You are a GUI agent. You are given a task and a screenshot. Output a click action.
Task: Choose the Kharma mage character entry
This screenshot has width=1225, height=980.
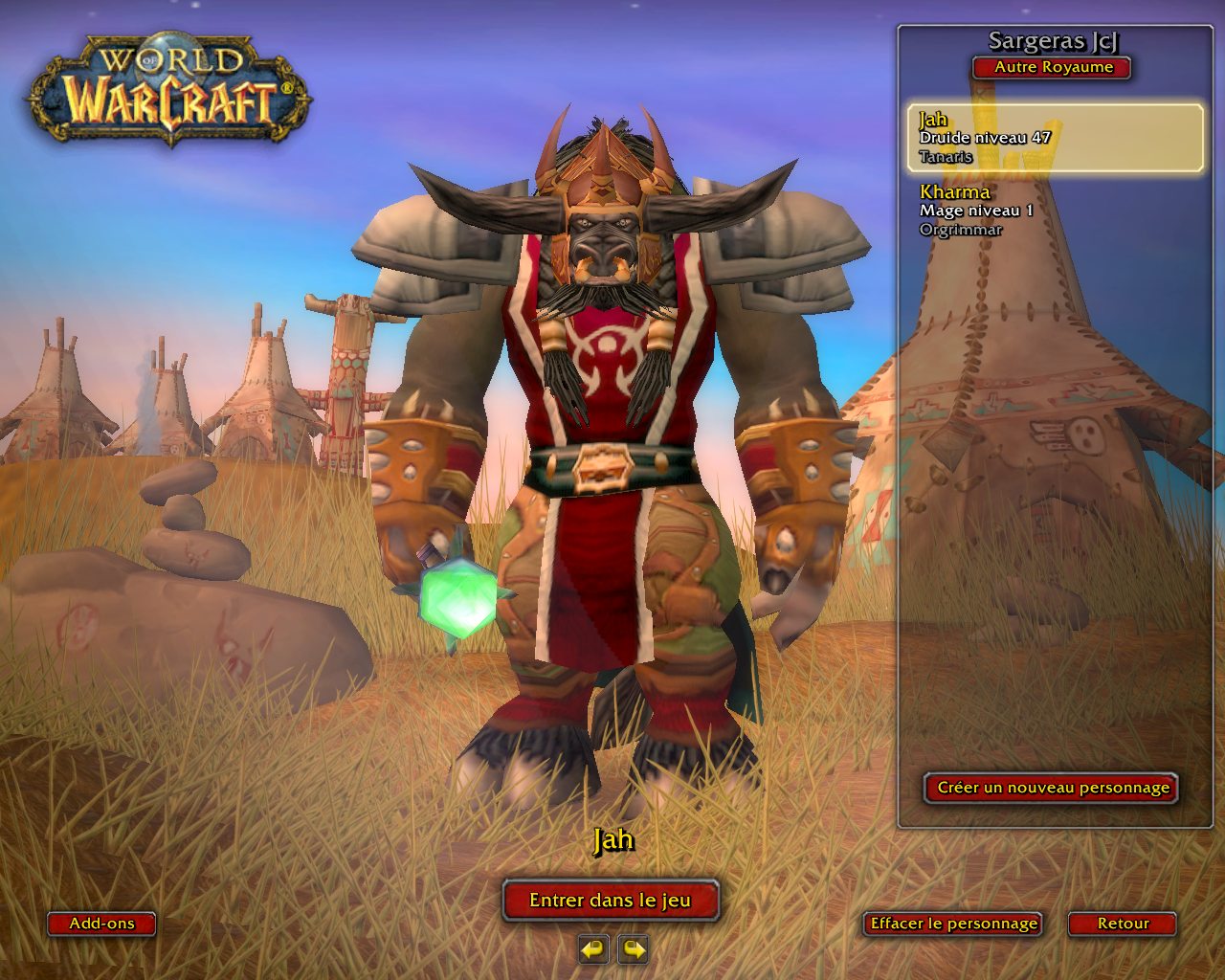tap(1055, 210)
